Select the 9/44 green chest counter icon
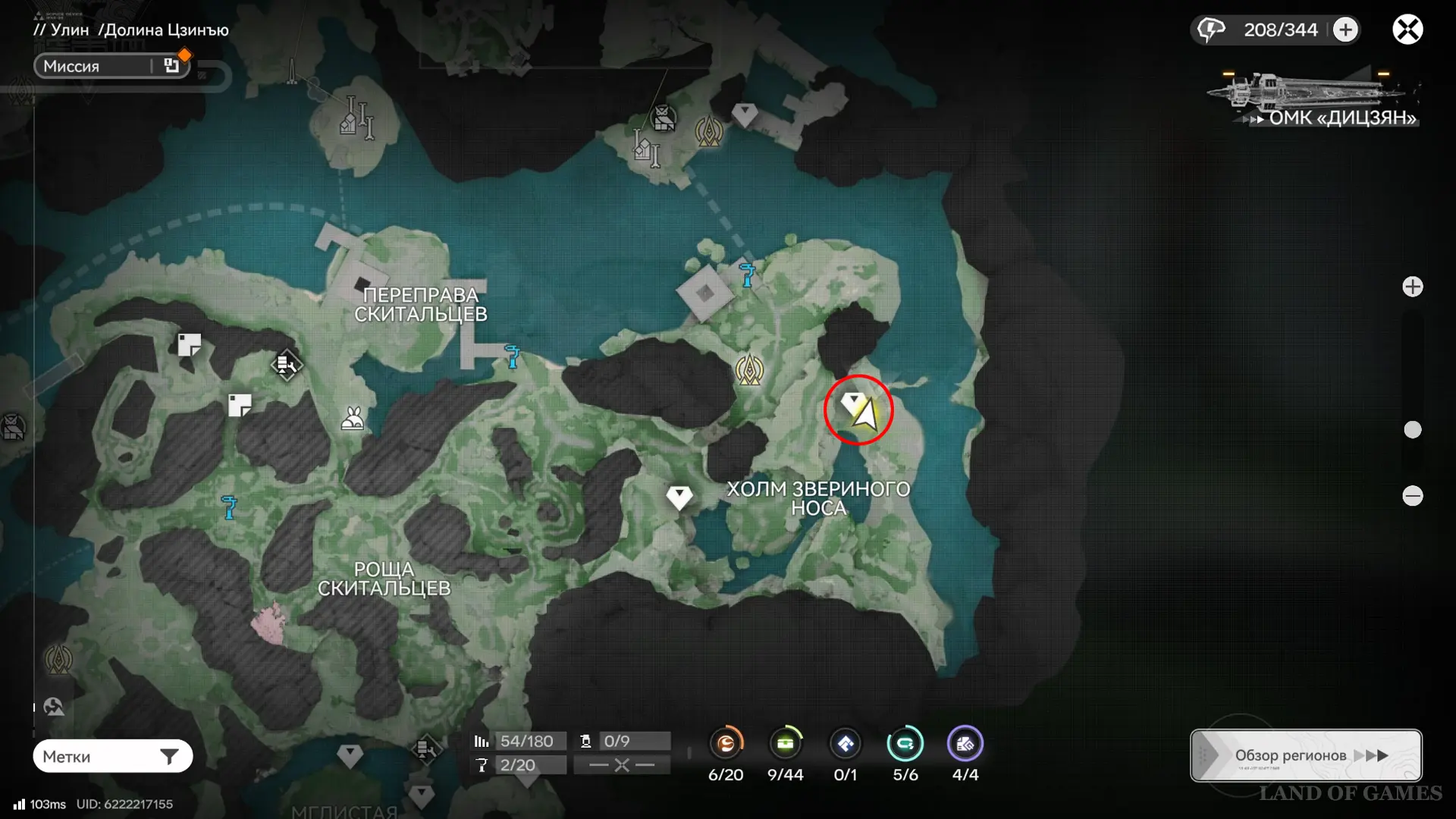Image resolution: width=1456 pixels, height=819 pixels. click(x=785, y=744)
